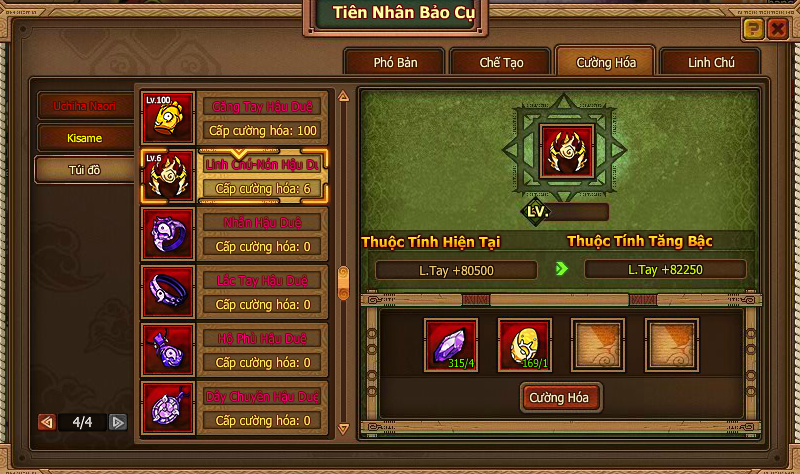Pick the Dây Chuyền Hậu Duệ necklace
800x474 pixels.
[238, 408]
